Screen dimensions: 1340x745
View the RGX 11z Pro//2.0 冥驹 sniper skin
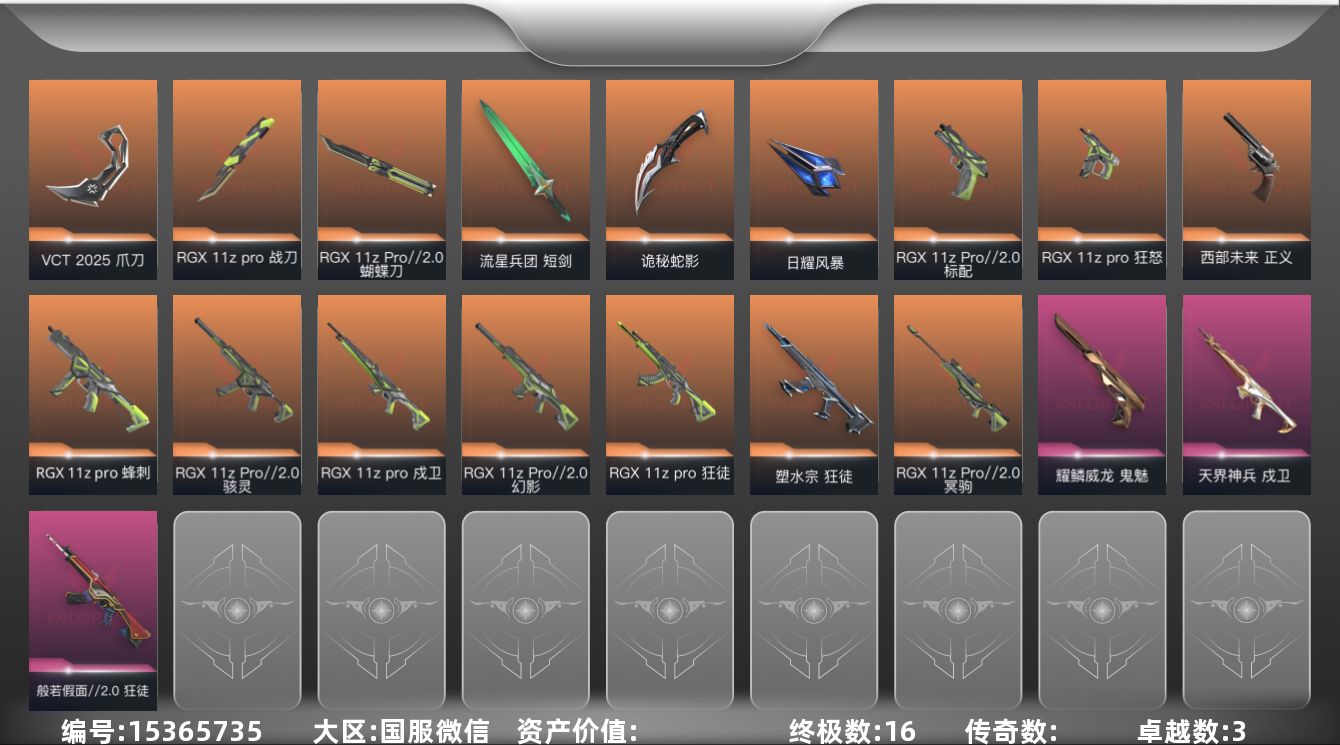[x=957, y=393]
